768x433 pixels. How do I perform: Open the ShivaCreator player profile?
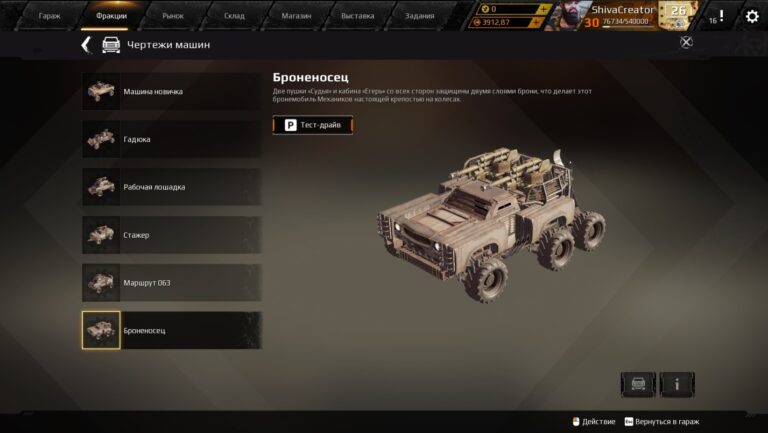[x=620, y=10]
